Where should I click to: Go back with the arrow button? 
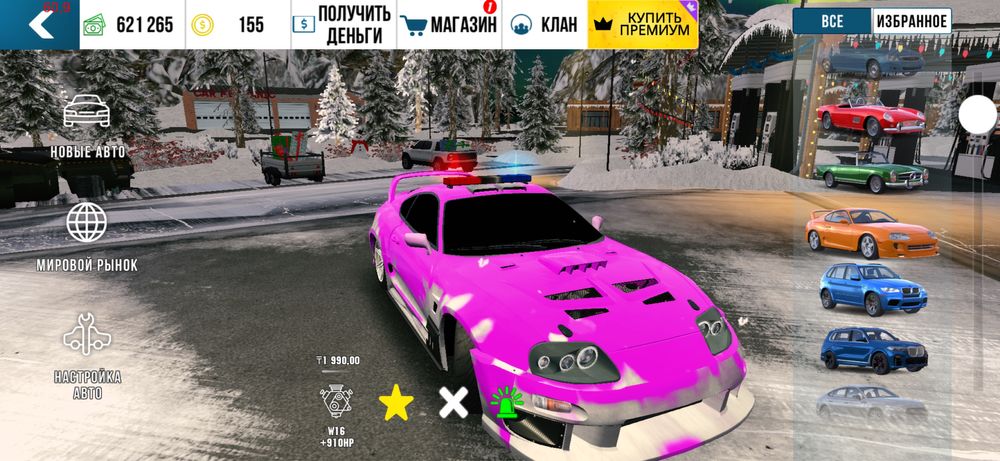tap(40, 24)
